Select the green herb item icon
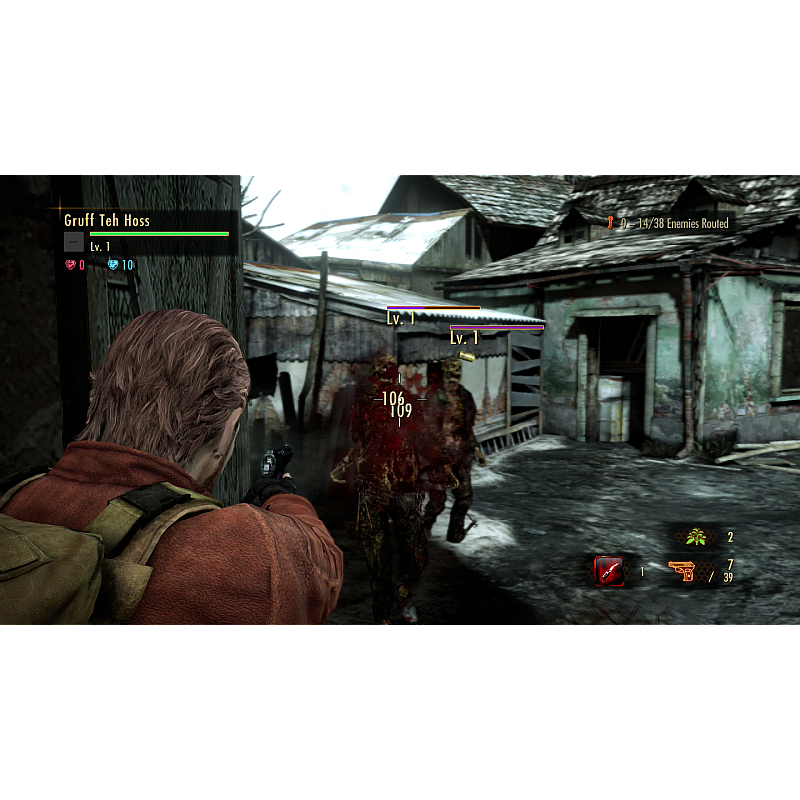 pos(696,538)
